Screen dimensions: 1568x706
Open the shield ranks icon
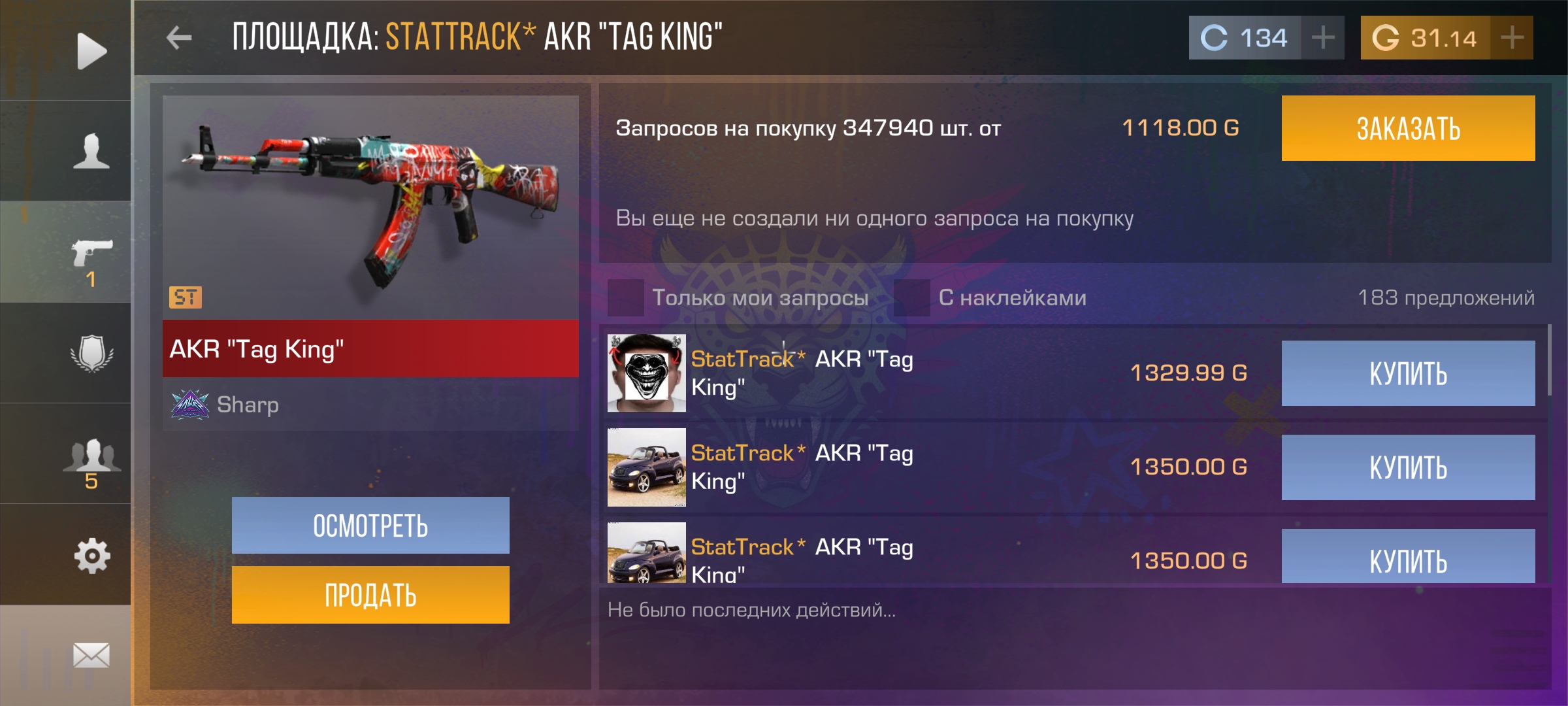[91, 352]
